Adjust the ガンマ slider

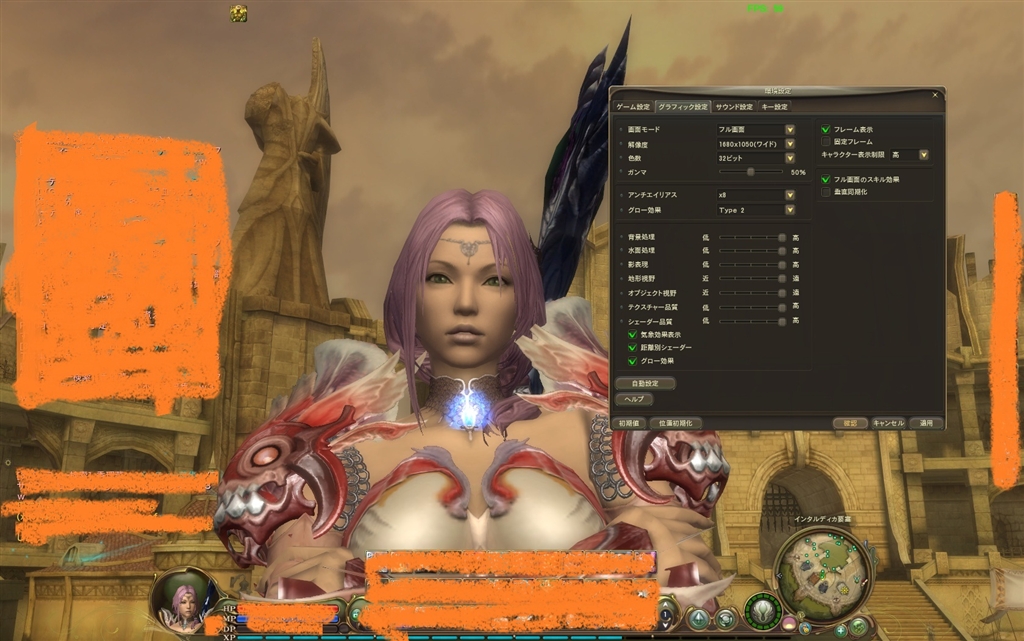click(750, 172)
